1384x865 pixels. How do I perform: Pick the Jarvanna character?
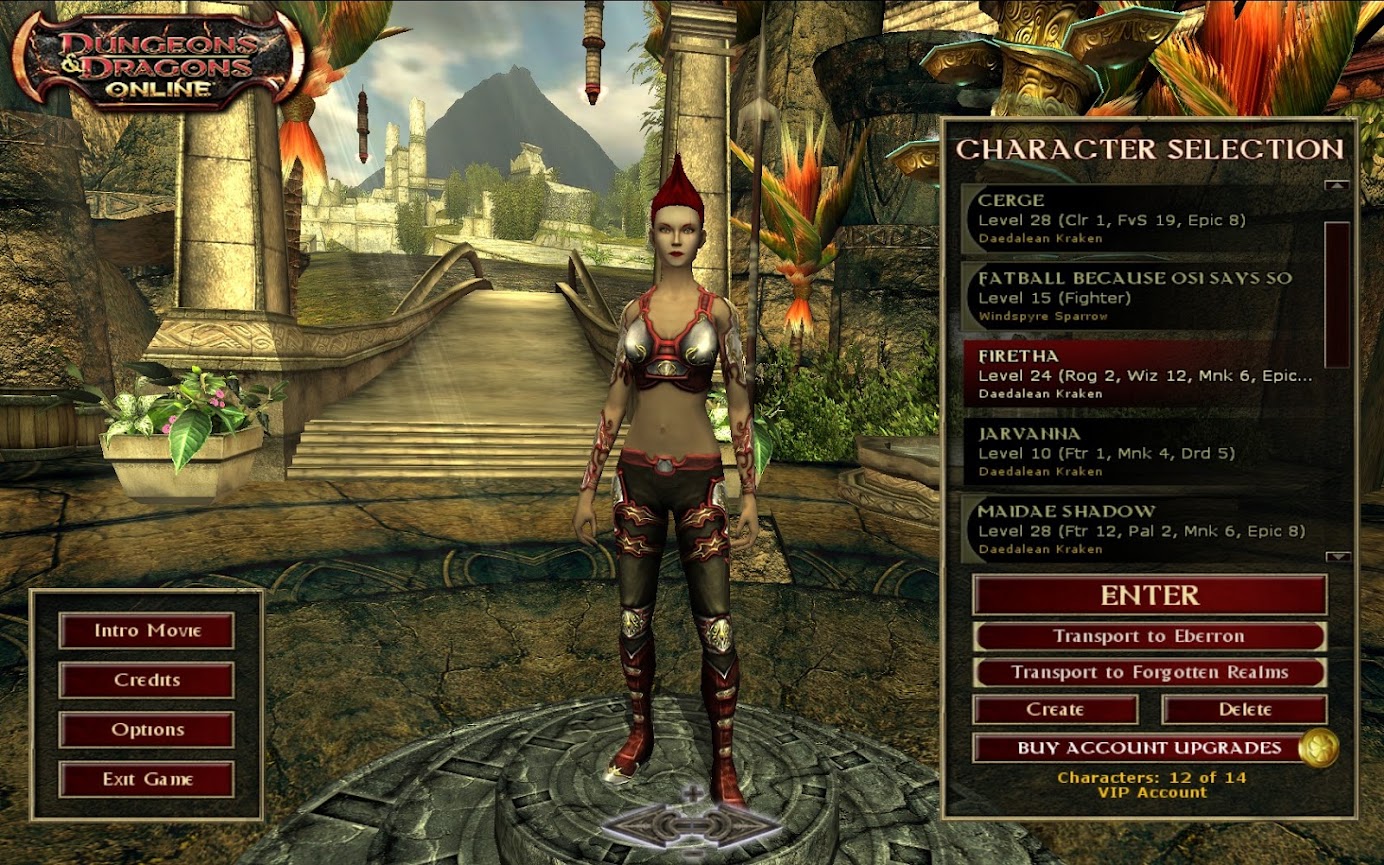coord(1140,451)
